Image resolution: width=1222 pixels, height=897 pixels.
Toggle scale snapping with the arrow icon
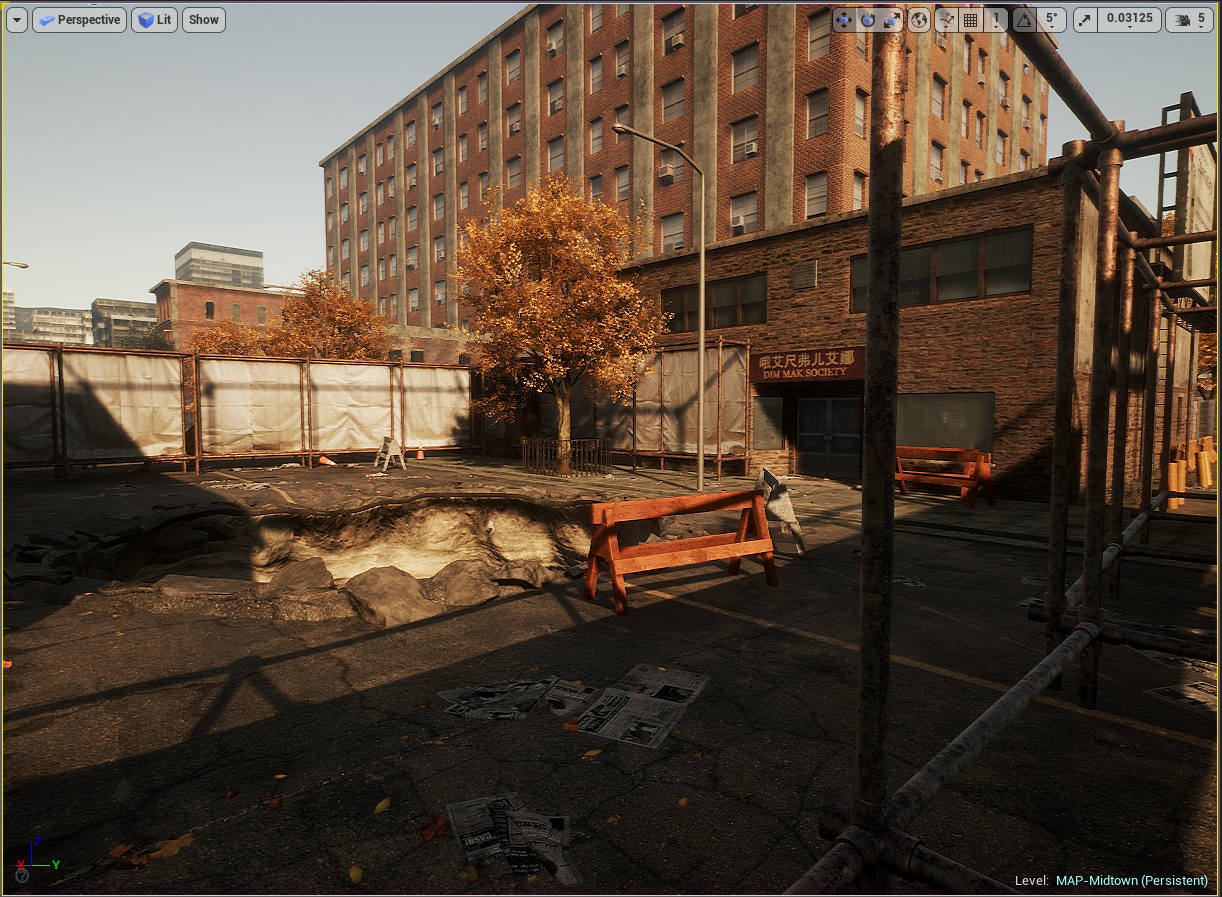tap(1085, 20)
